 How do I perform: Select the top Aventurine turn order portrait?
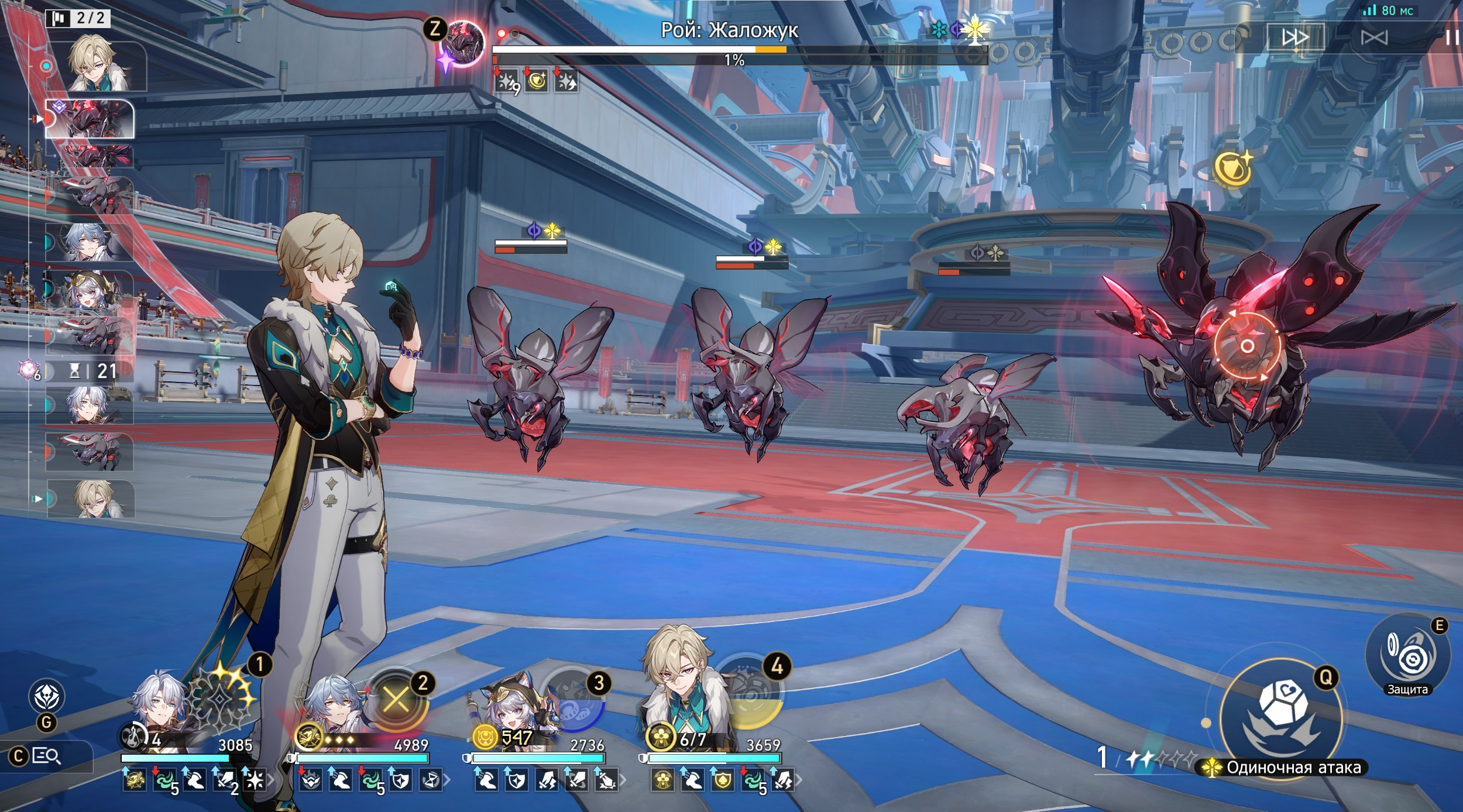(x=97, y=64)
